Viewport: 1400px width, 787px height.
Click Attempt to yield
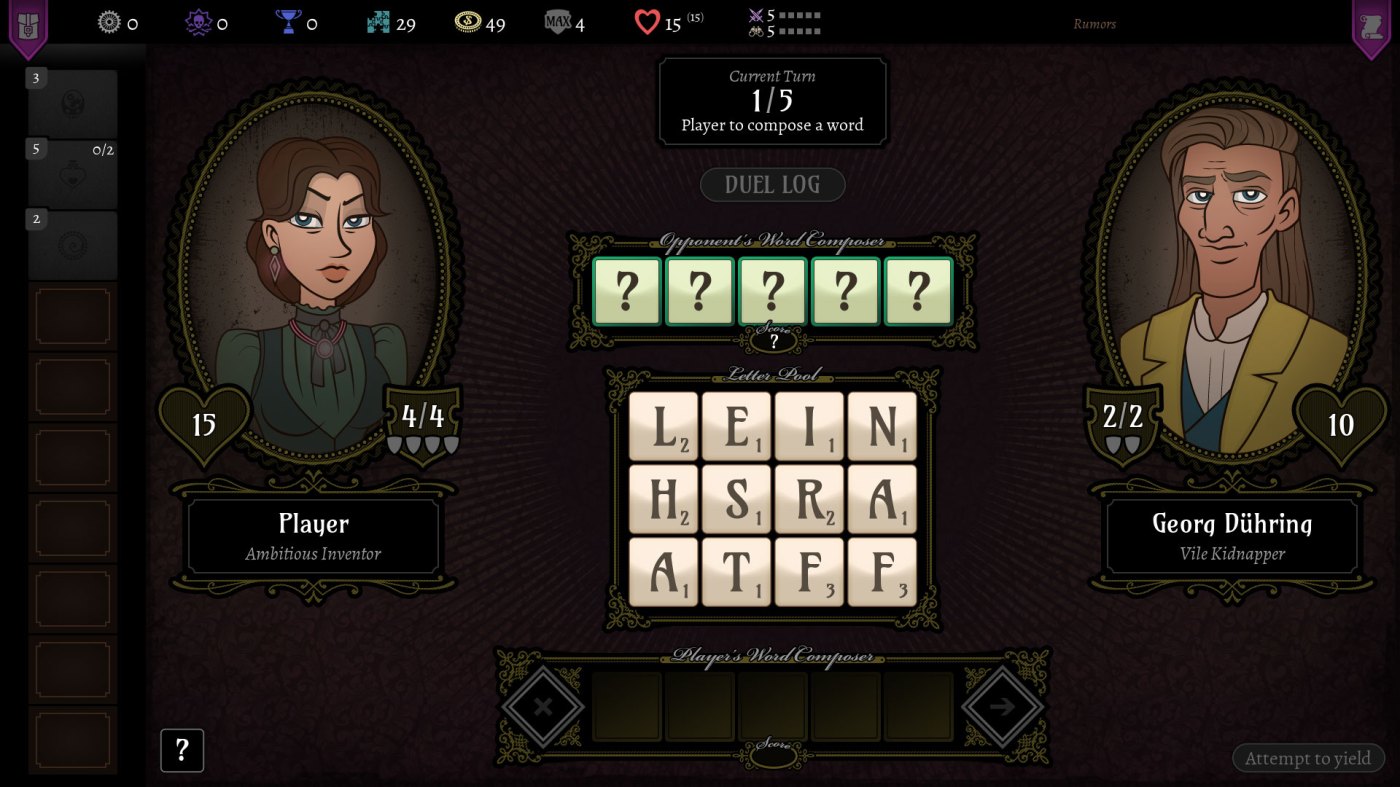pyautogui.click(x=1308, y=758)
